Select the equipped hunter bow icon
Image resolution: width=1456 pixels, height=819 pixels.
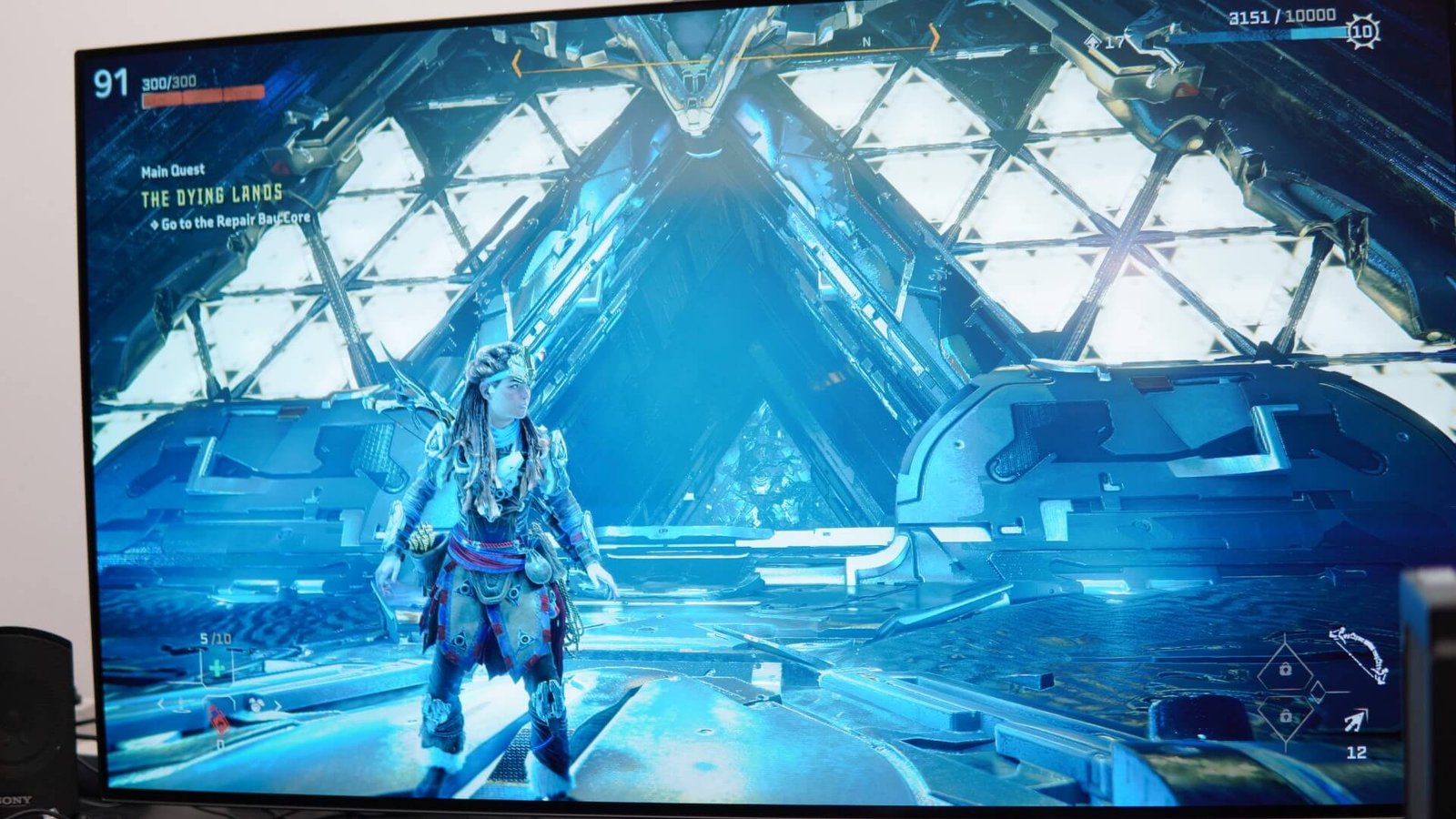click(x=1357, y=652)
